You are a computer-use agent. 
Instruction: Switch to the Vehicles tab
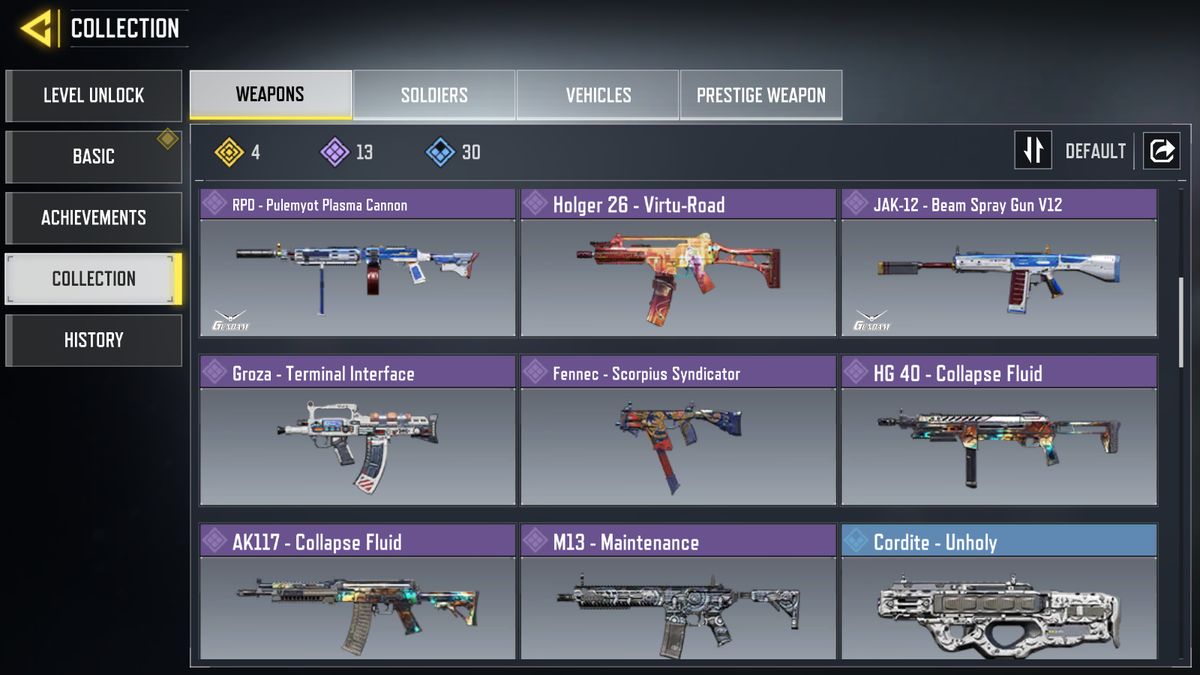[x=598, y=96]
